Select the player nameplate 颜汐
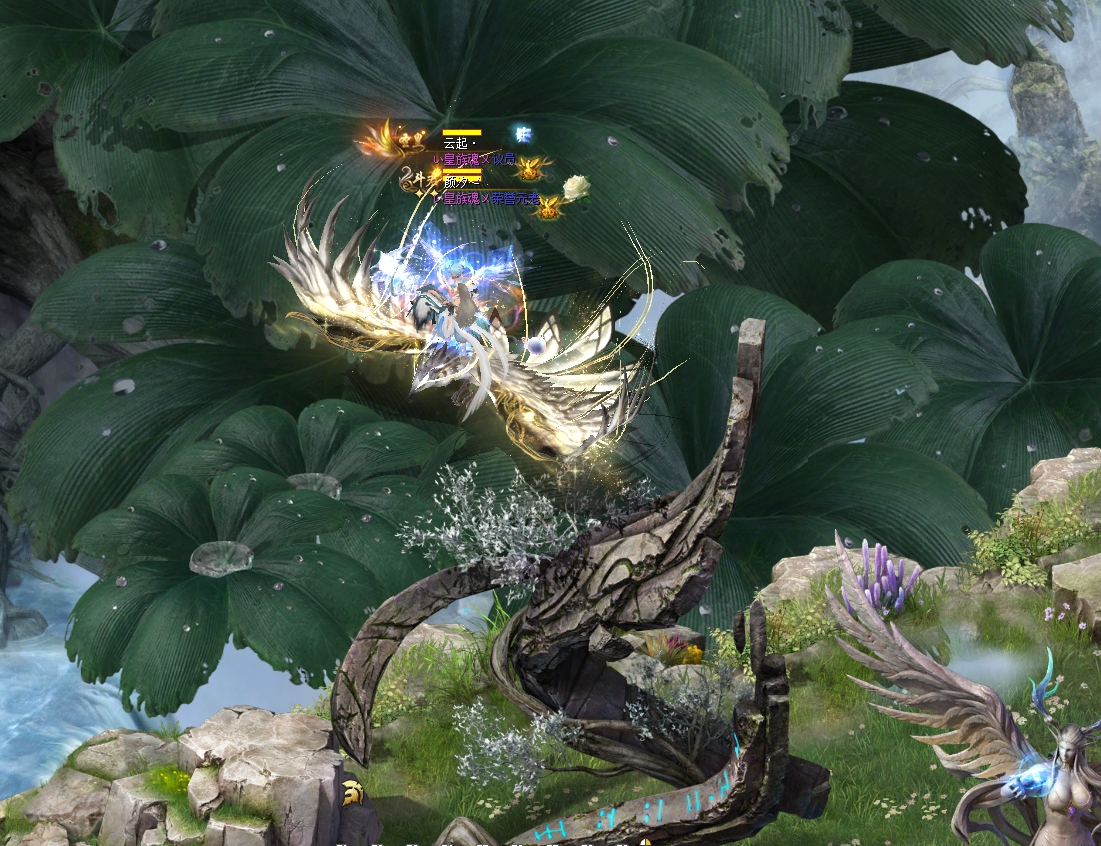This screenshot has height=846, width=1101. [x=456, y=184]
